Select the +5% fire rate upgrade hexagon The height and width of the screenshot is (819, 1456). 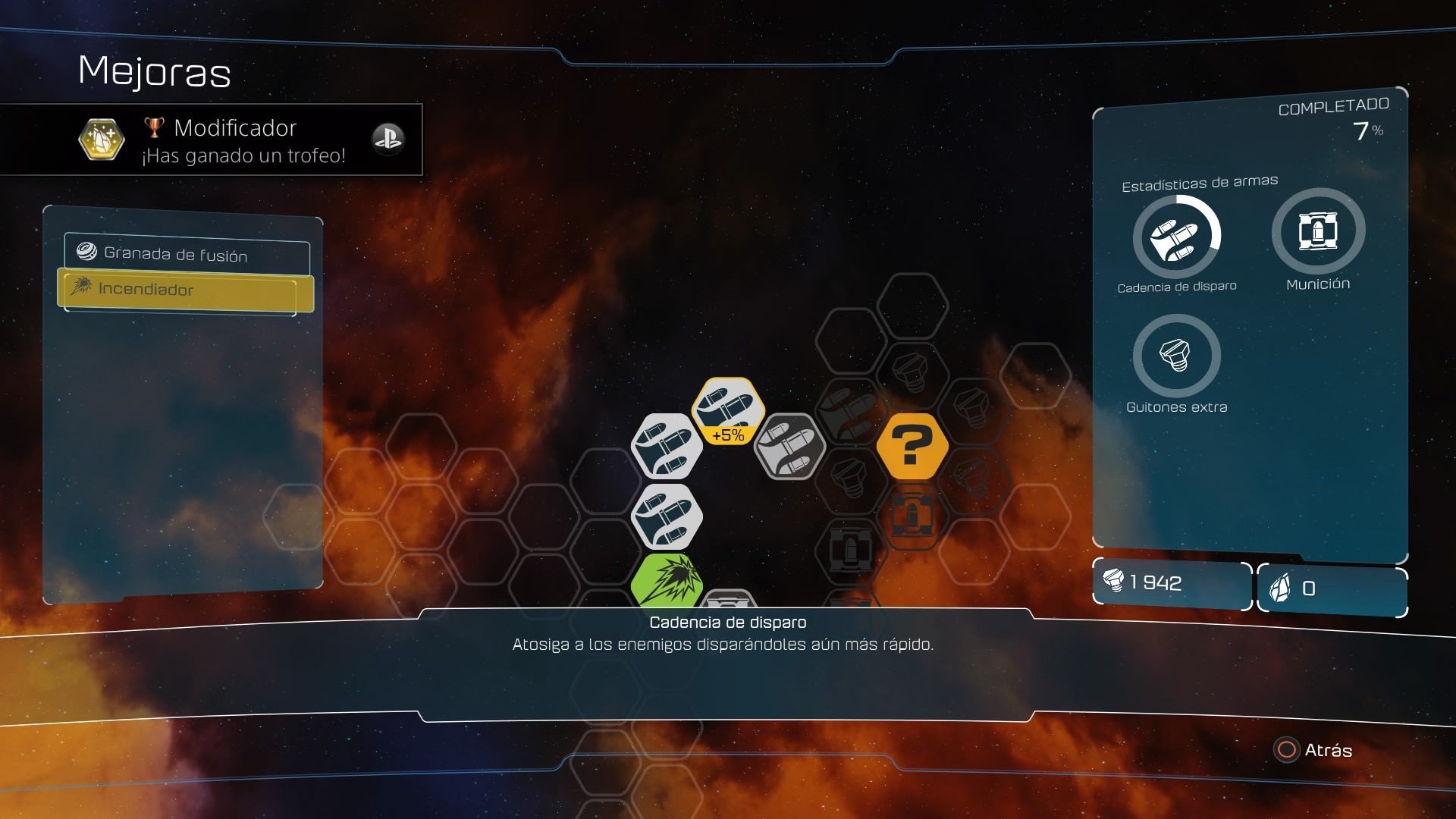(x=727, y=411)
